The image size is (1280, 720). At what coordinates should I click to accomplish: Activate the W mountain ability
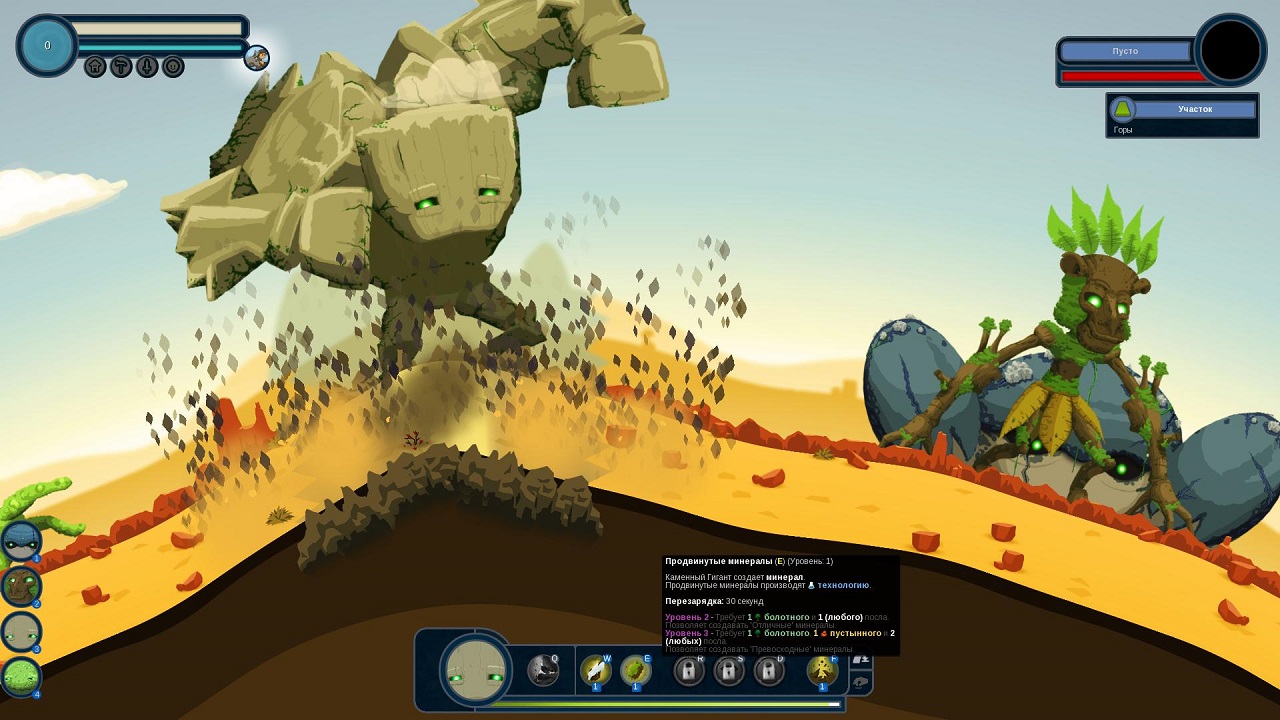596,670
